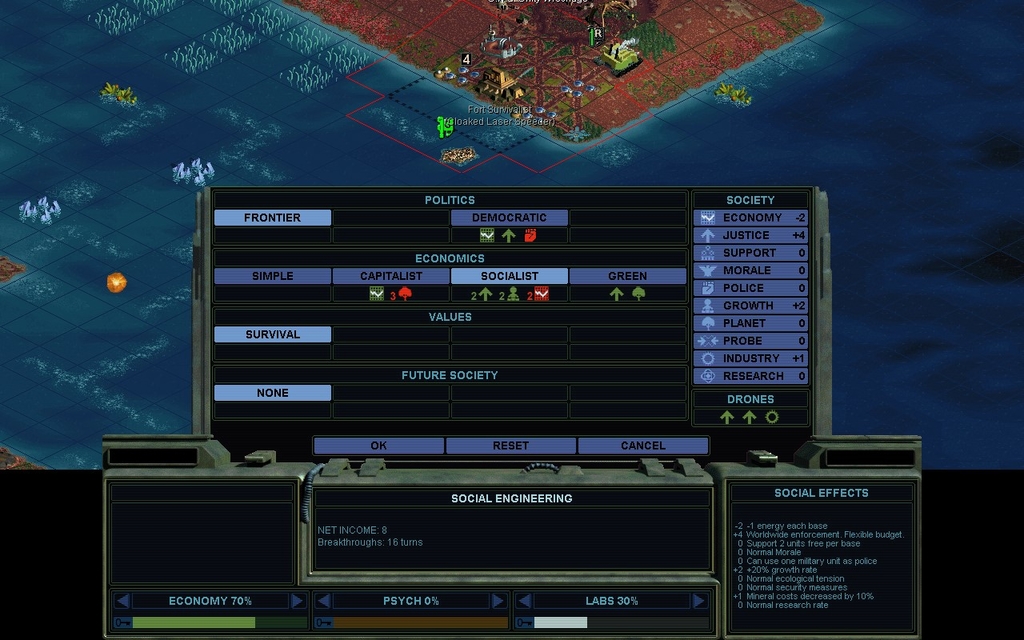Choose None for Future Society
This screenshot has height=640, width=1024.
tap(272, 393)
